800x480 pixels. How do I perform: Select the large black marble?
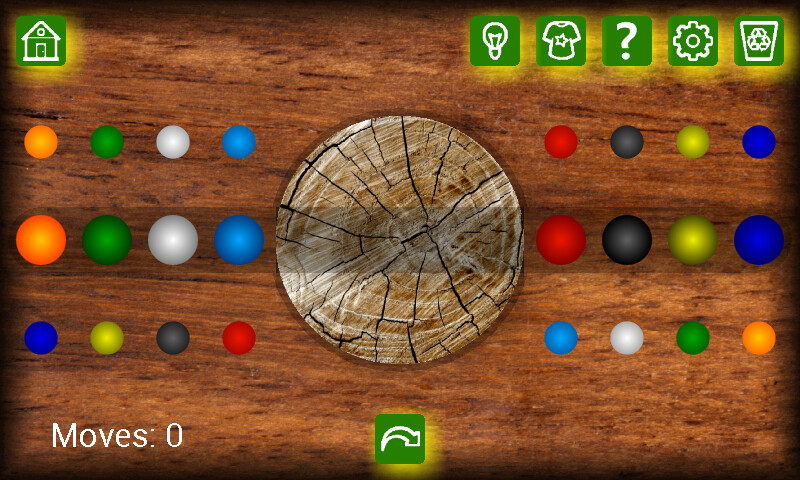(x=627, y=240)
